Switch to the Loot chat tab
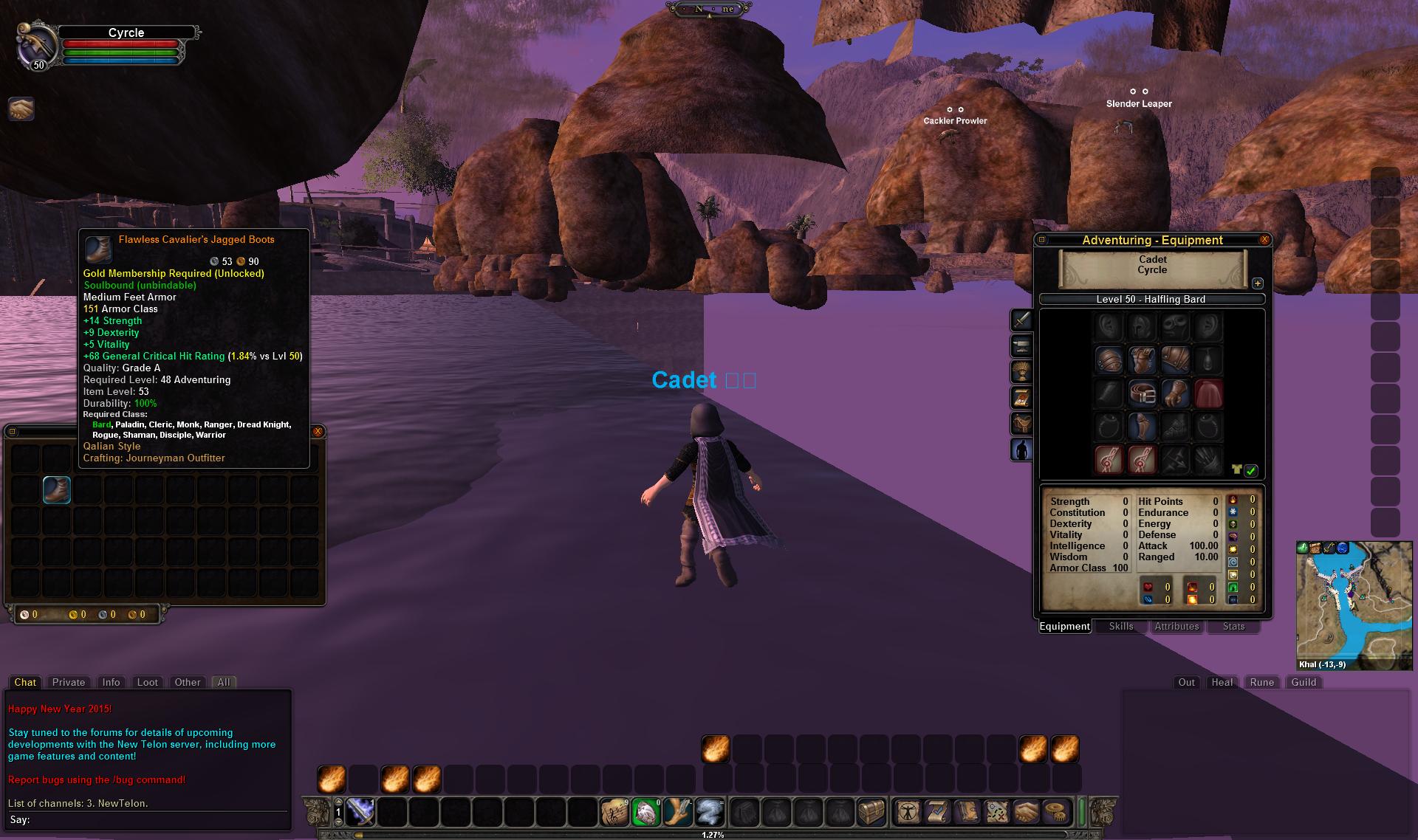 tap(148, 683)
